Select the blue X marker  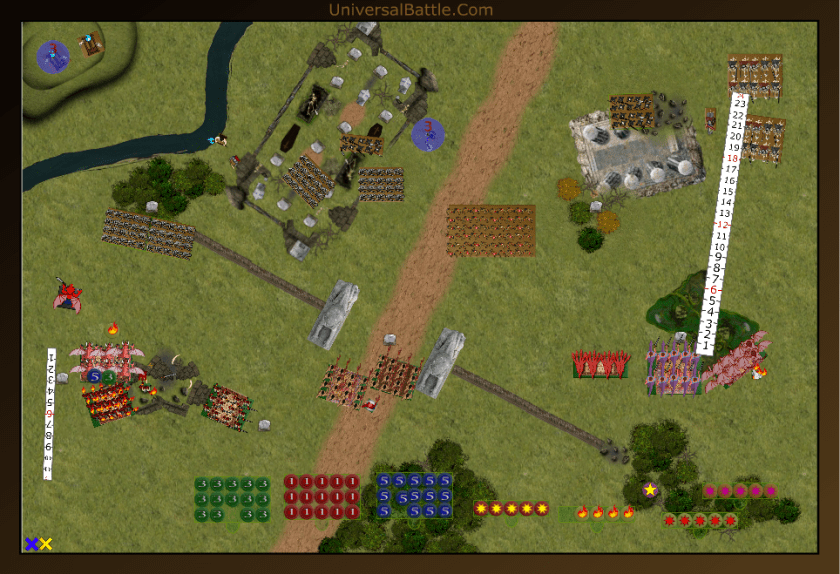(x=31, y=544)
